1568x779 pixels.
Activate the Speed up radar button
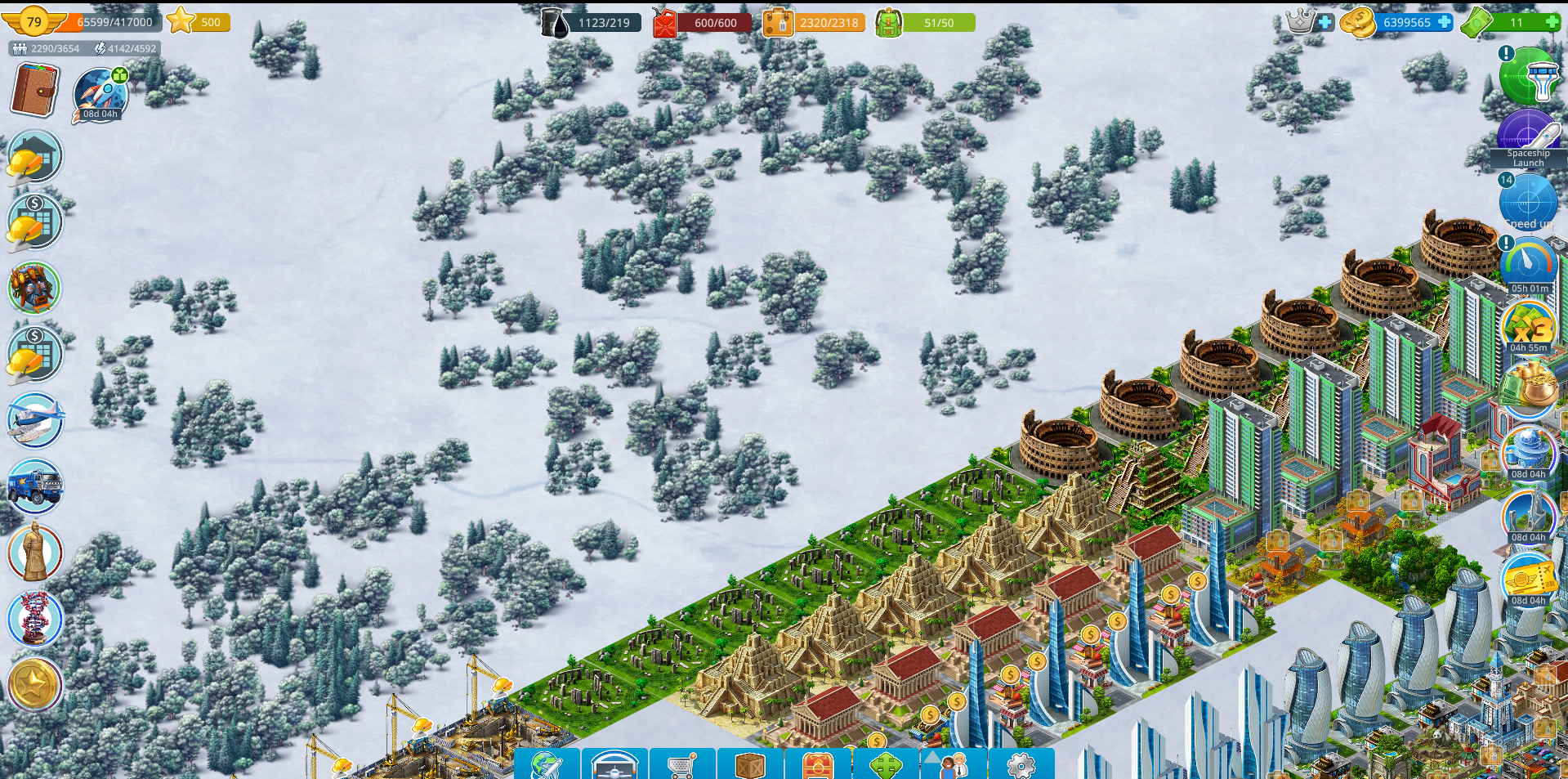click(x=1528, y=203)
